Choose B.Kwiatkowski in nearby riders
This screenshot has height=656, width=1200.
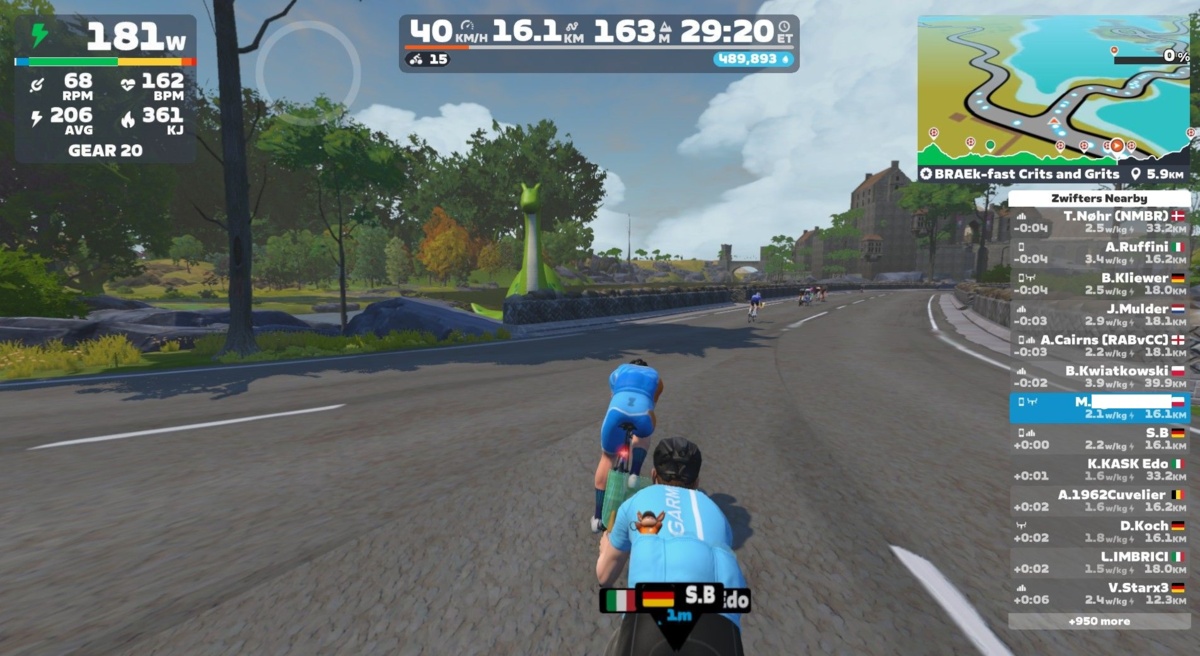coord(1098,377)
